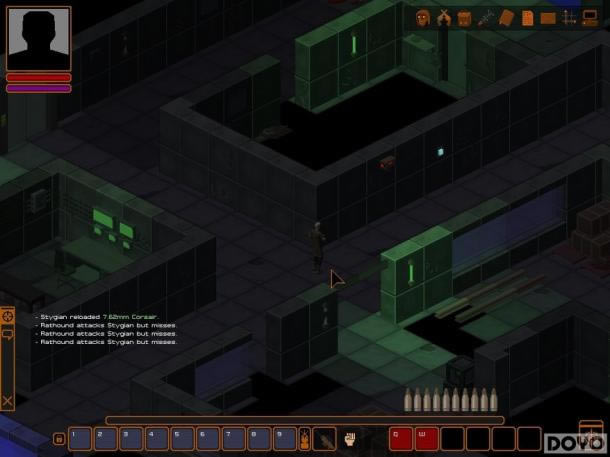Click the player portrait silhouette

coord(38,38)
